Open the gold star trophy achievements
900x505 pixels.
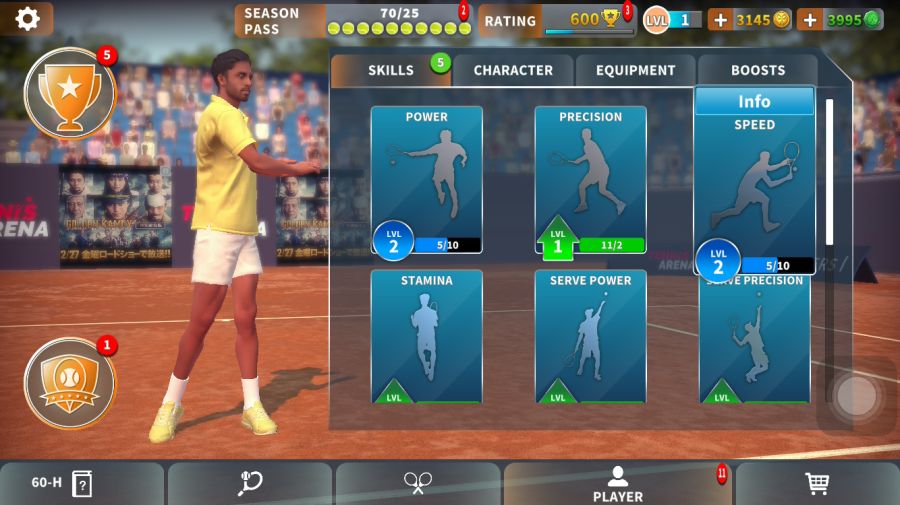pos(69,92)
